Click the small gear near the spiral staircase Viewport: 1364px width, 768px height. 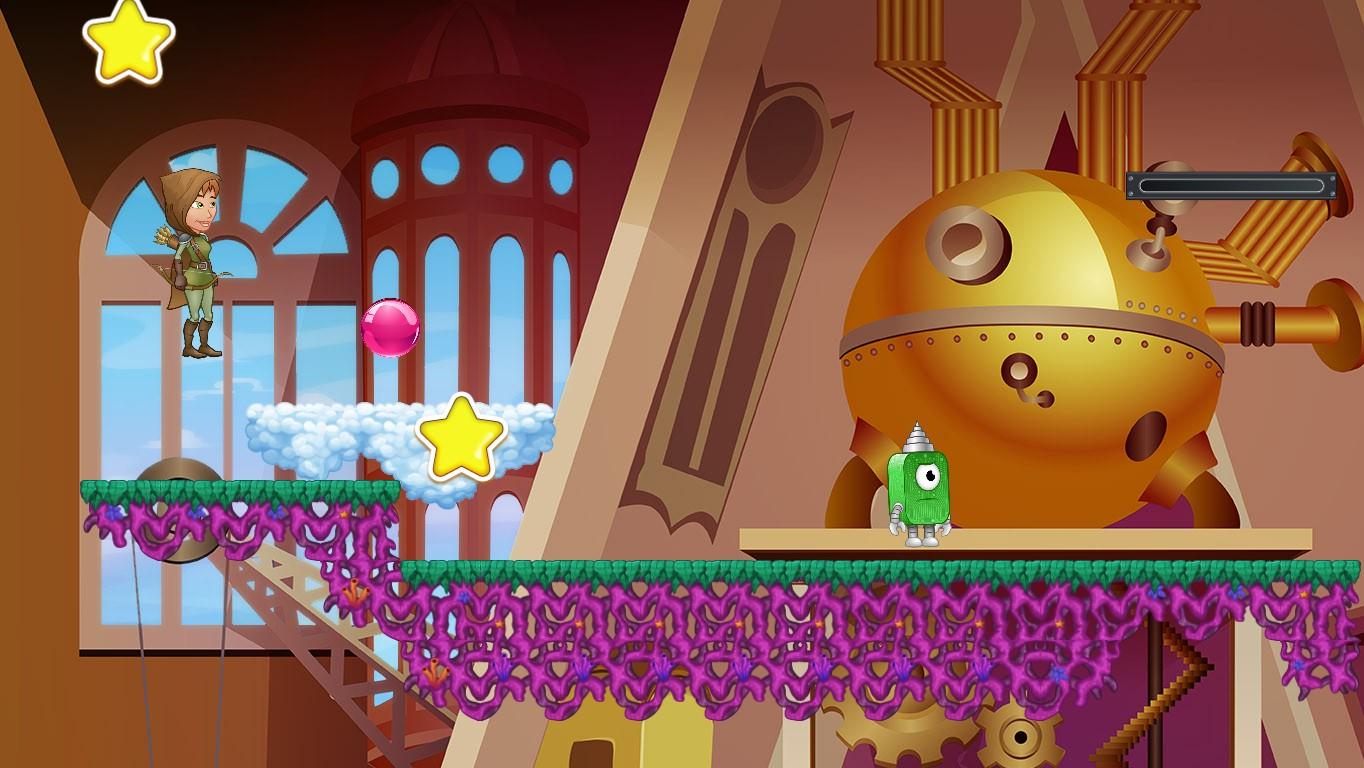tap(1020, 735)
